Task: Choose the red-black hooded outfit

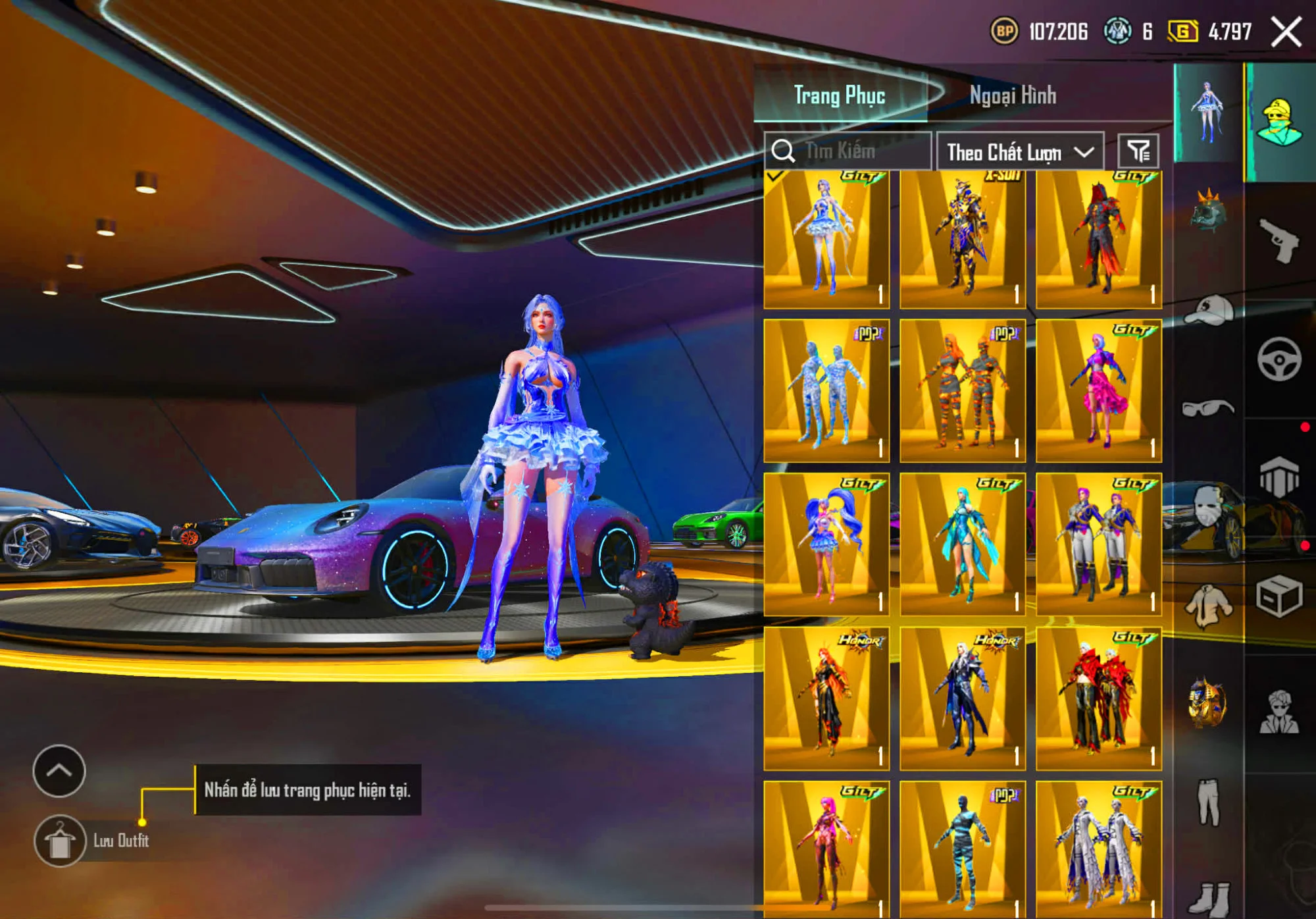Action: point(1098,240)
